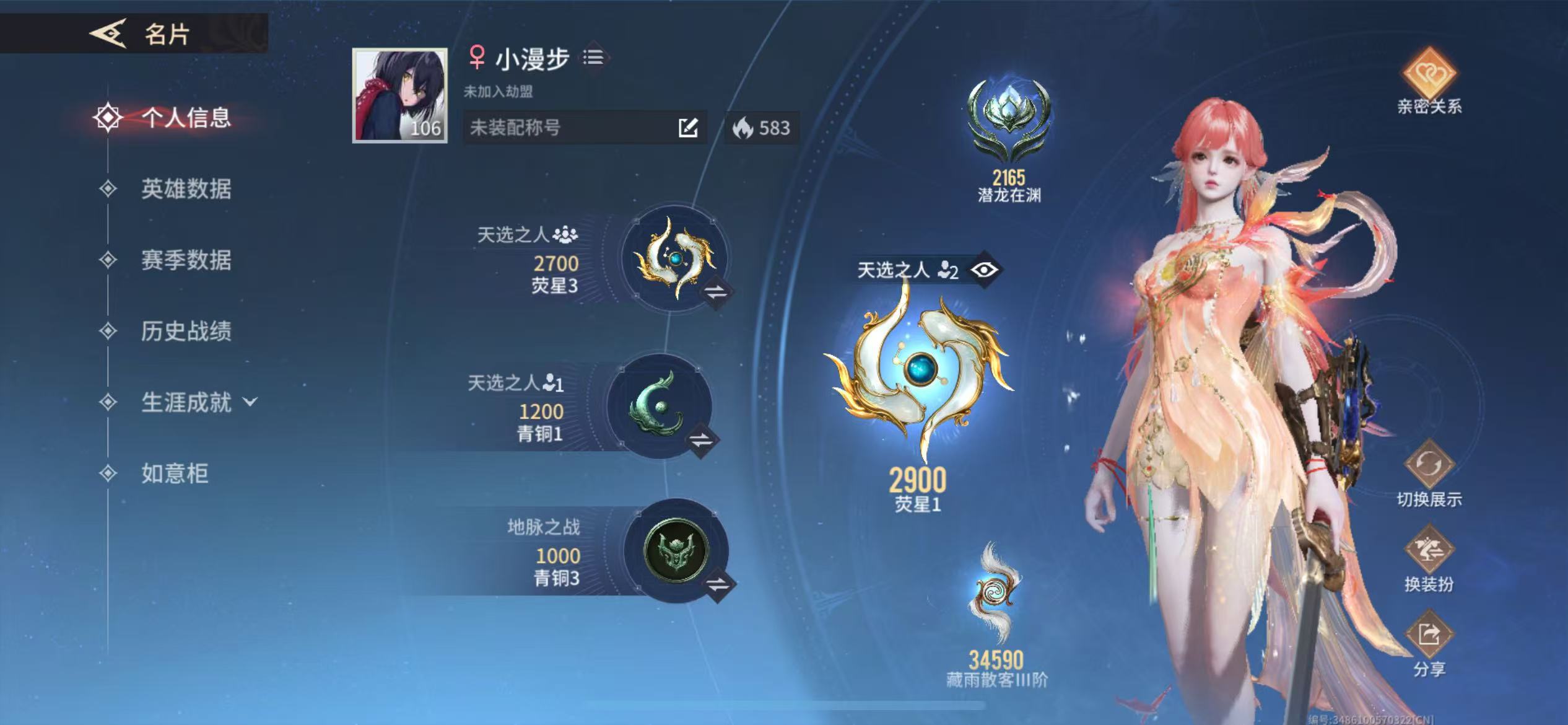Image resolution: width=1568 pixels, height=725 pixels.
Task: Swap the 荧星3 rank badge display
Action: (x=716, y=292)
